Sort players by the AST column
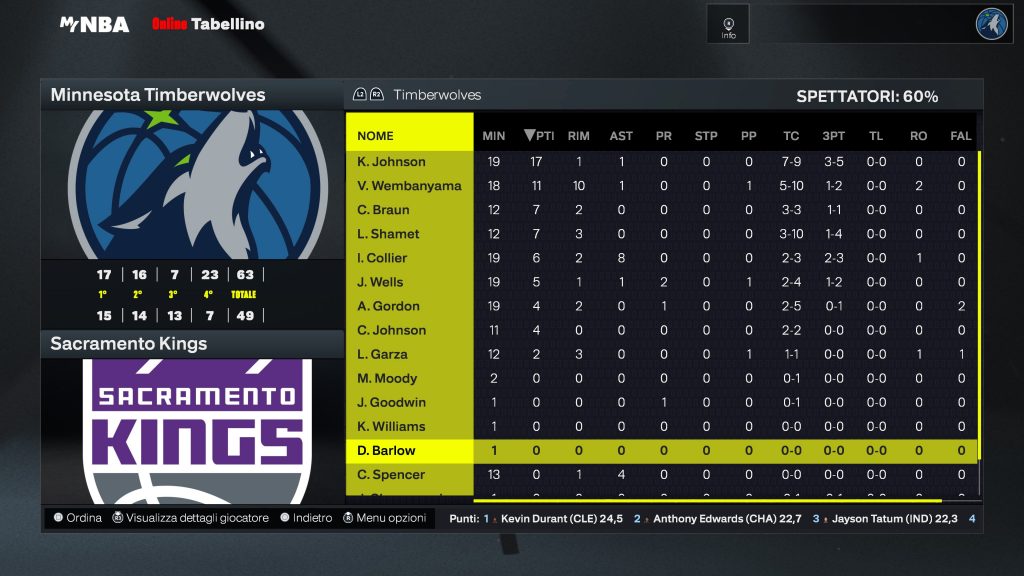Viewport: 1024px width, 576px height. (x=621, y=136)
